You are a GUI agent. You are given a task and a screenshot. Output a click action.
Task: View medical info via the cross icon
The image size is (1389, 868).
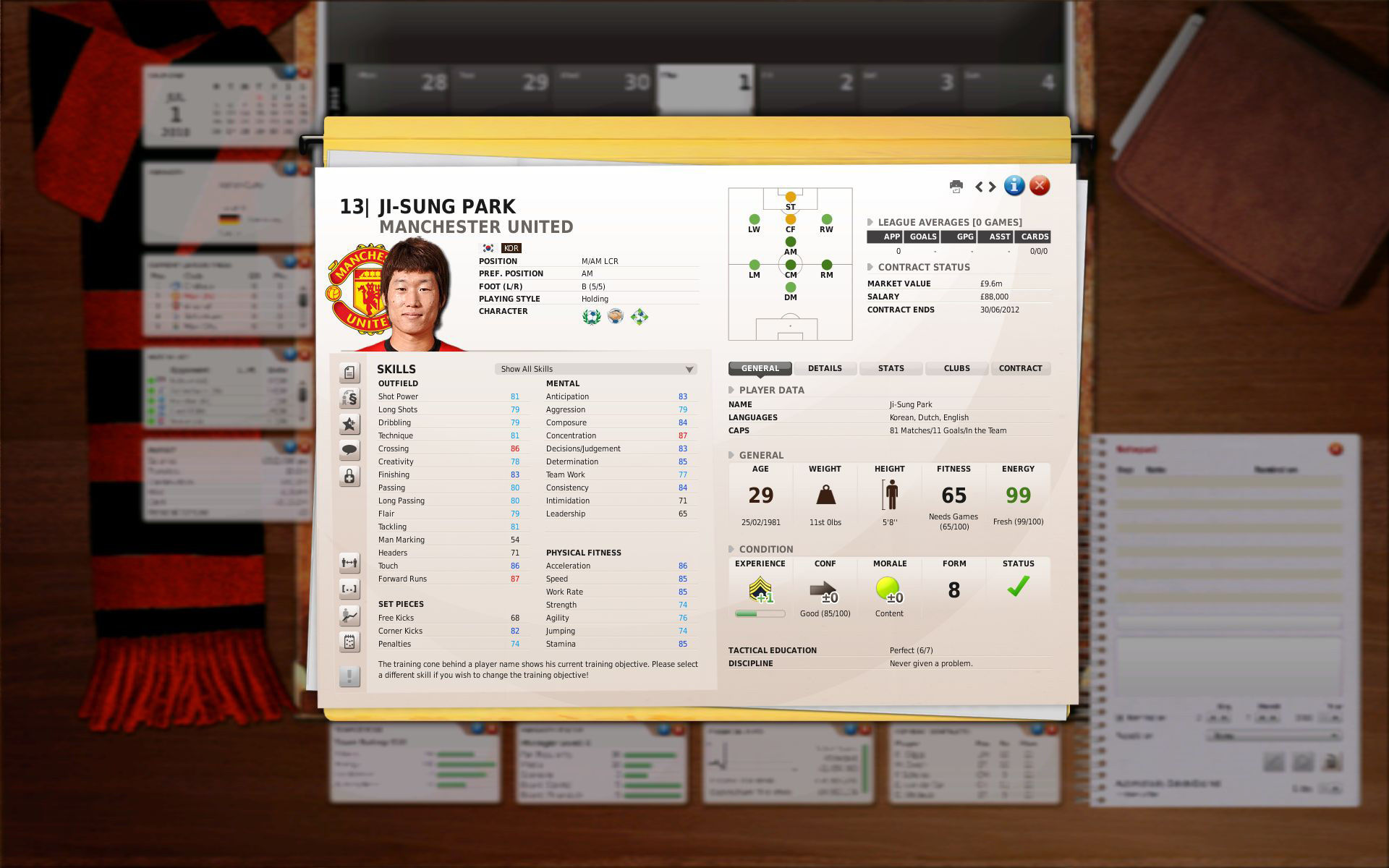tap(349, 475)
